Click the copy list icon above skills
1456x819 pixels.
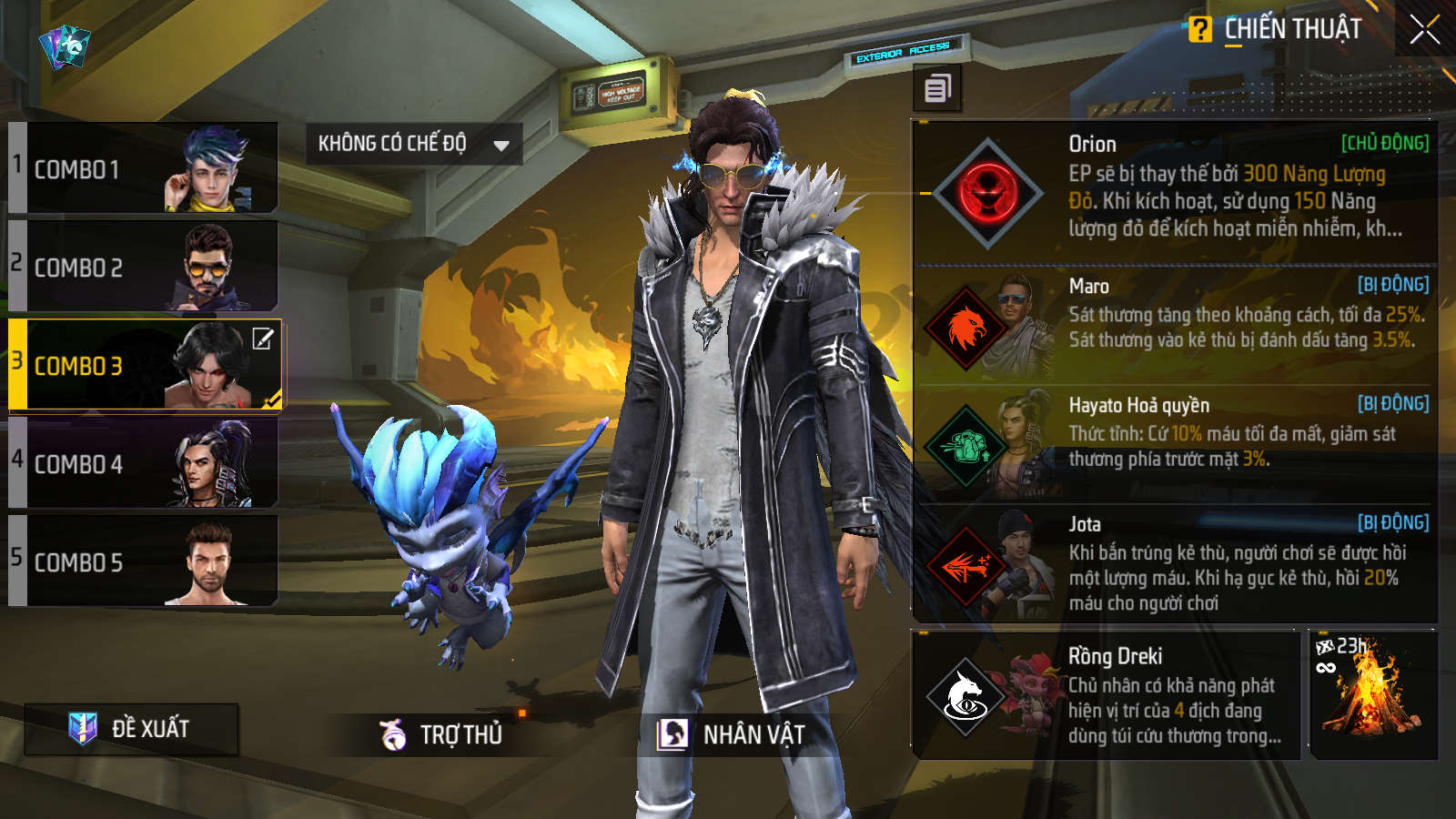pyautogui.click(x=937, y=89)
